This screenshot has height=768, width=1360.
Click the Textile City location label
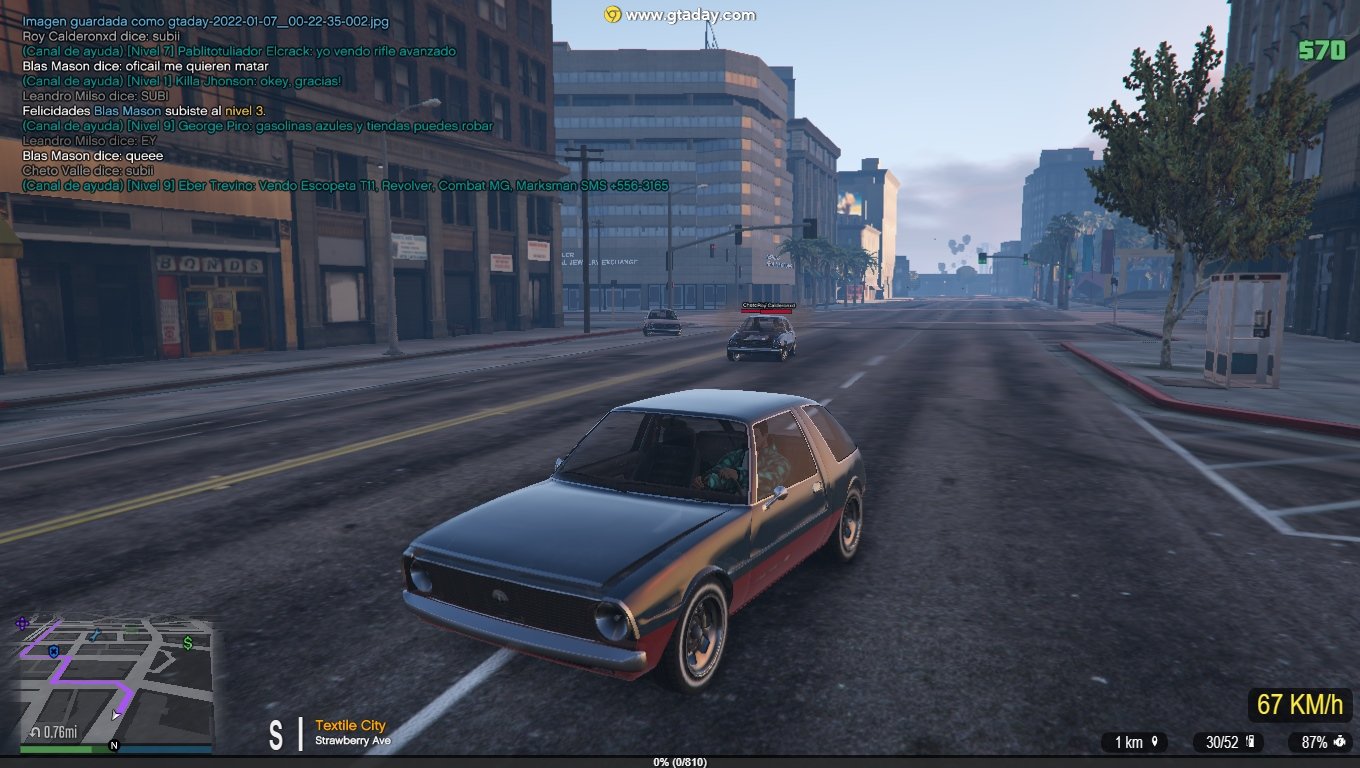tap(350, 725)
